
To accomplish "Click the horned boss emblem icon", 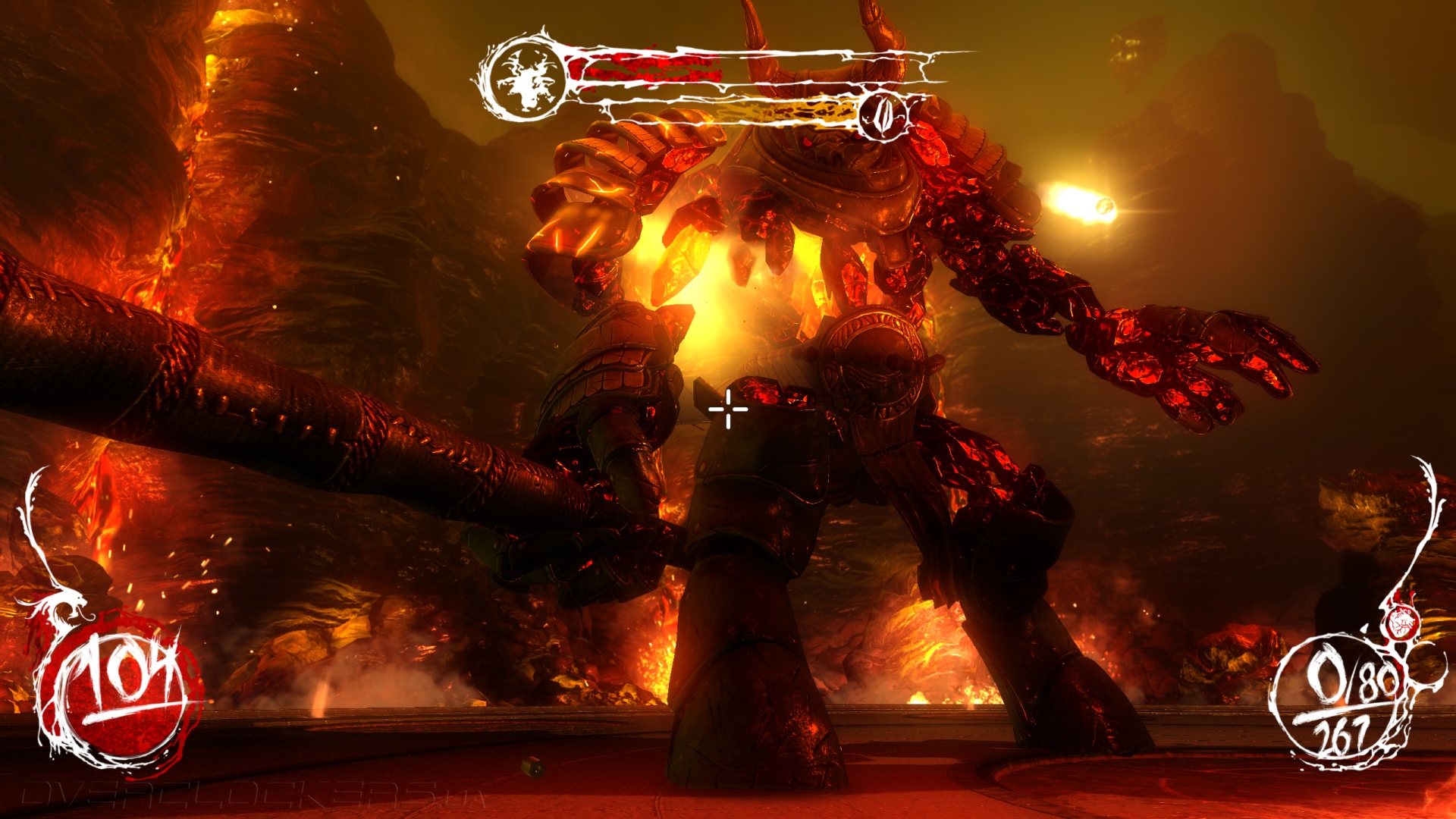I will click(526, 77).
